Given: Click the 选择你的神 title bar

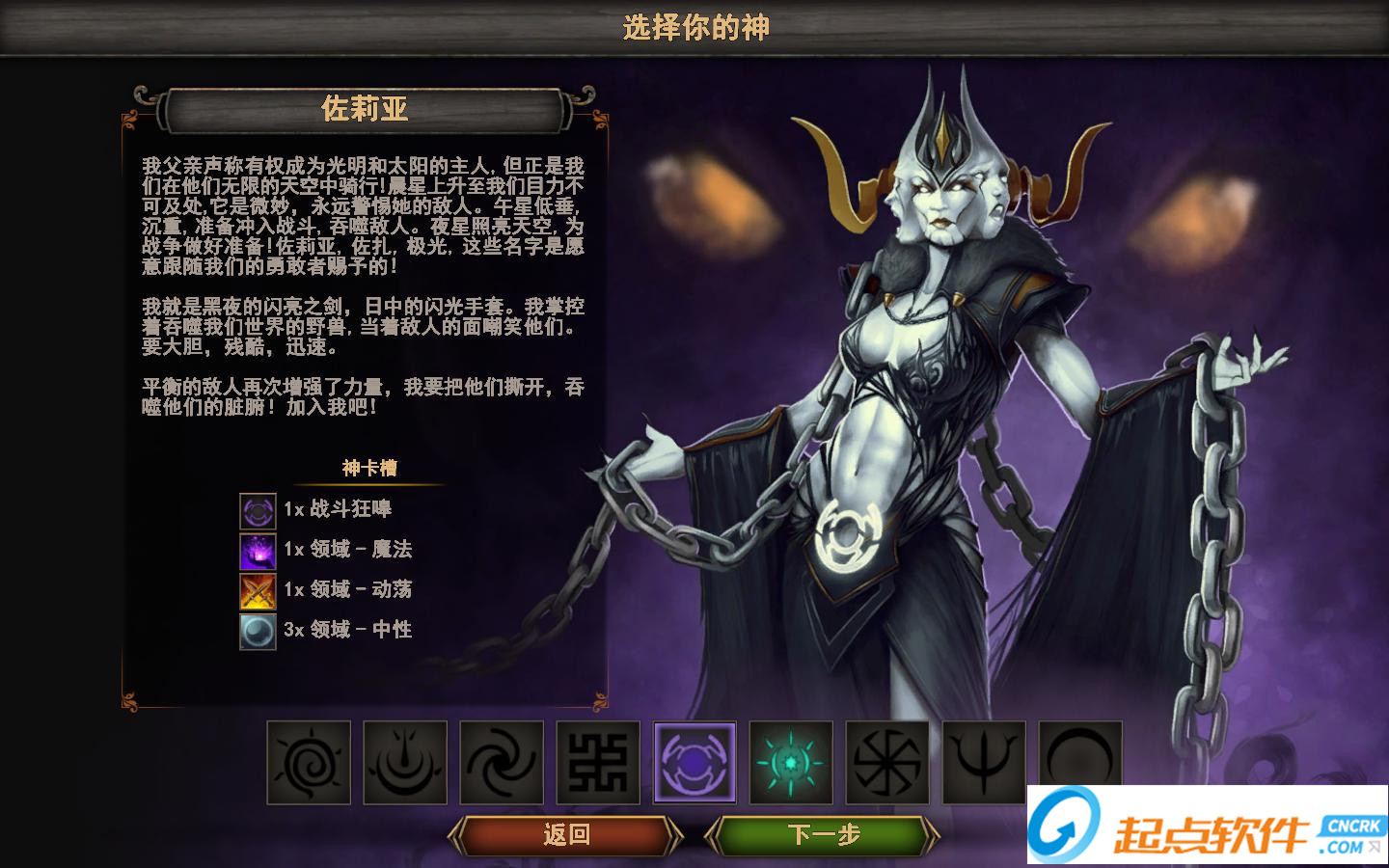Looking at the screenshot, I should click(693, 25).
